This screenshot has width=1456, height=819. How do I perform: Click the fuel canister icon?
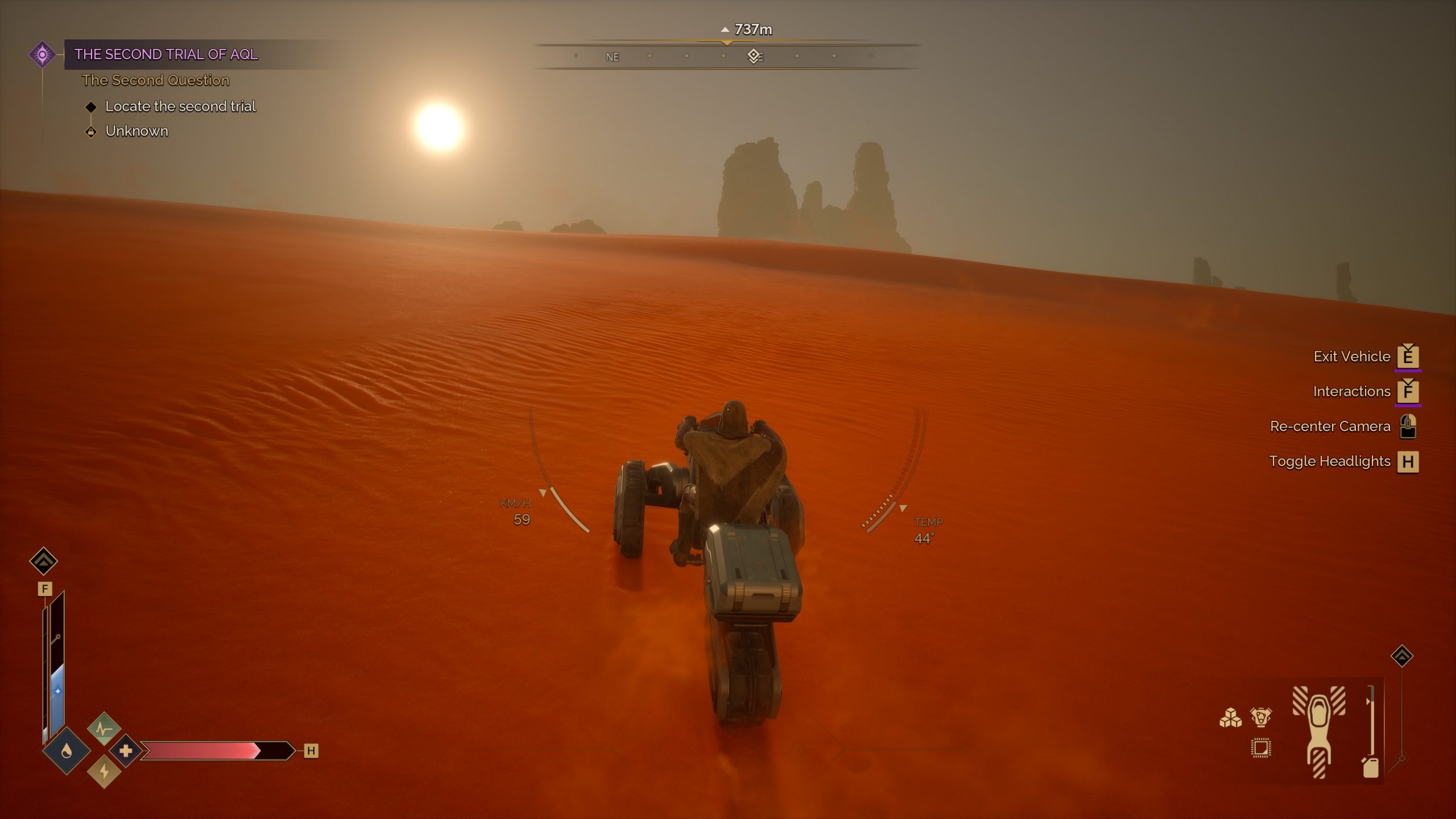click(1371, 767)
